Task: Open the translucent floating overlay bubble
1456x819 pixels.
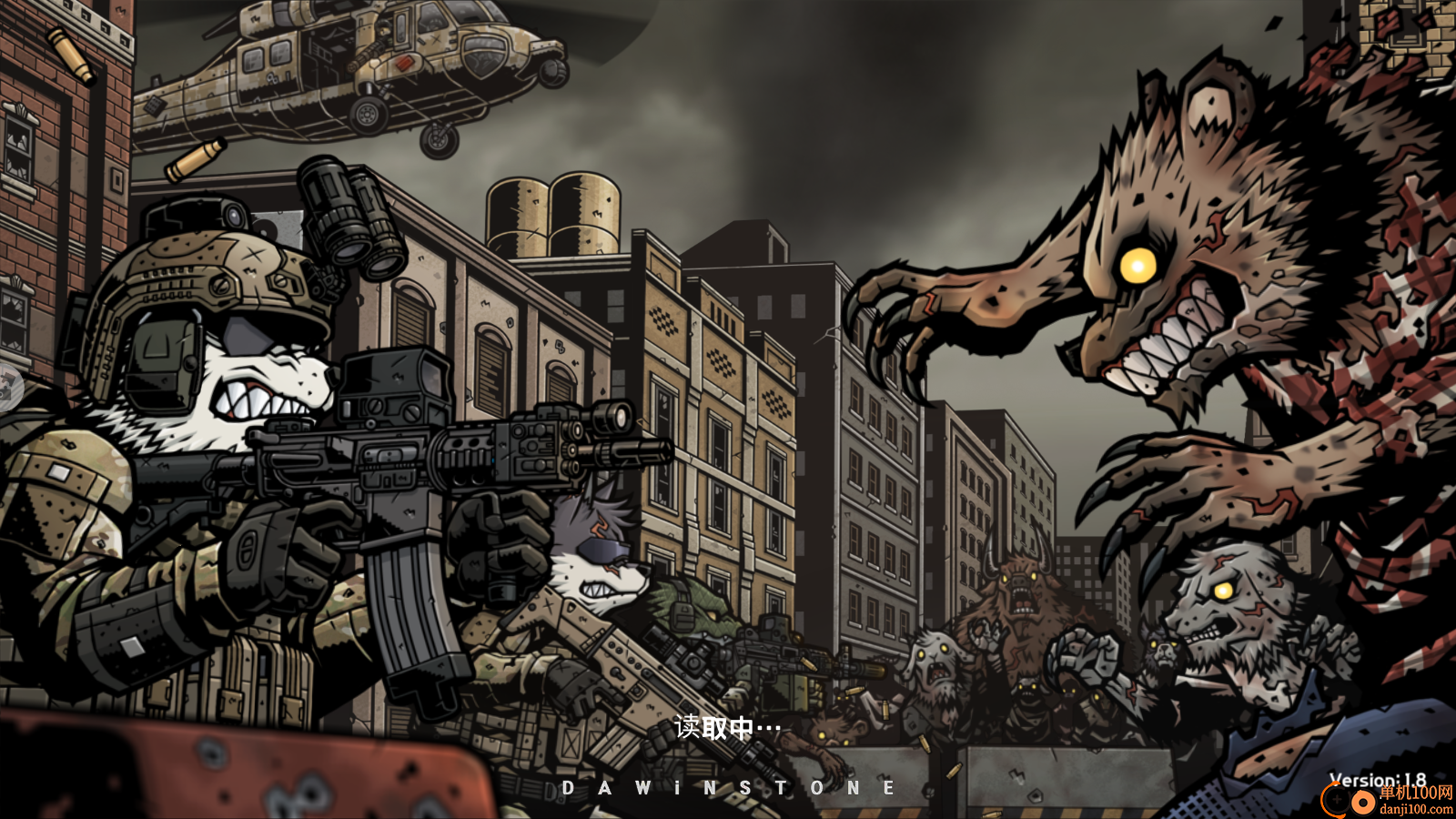Action: coord(8,387)
